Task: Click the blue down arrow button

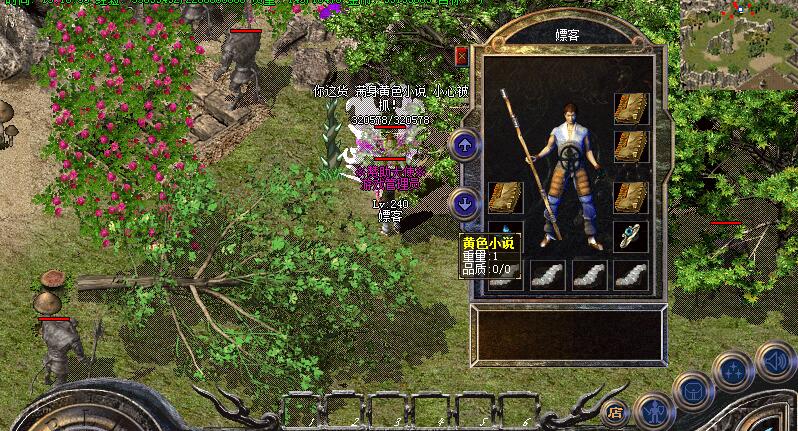Action: click(464, 204)
